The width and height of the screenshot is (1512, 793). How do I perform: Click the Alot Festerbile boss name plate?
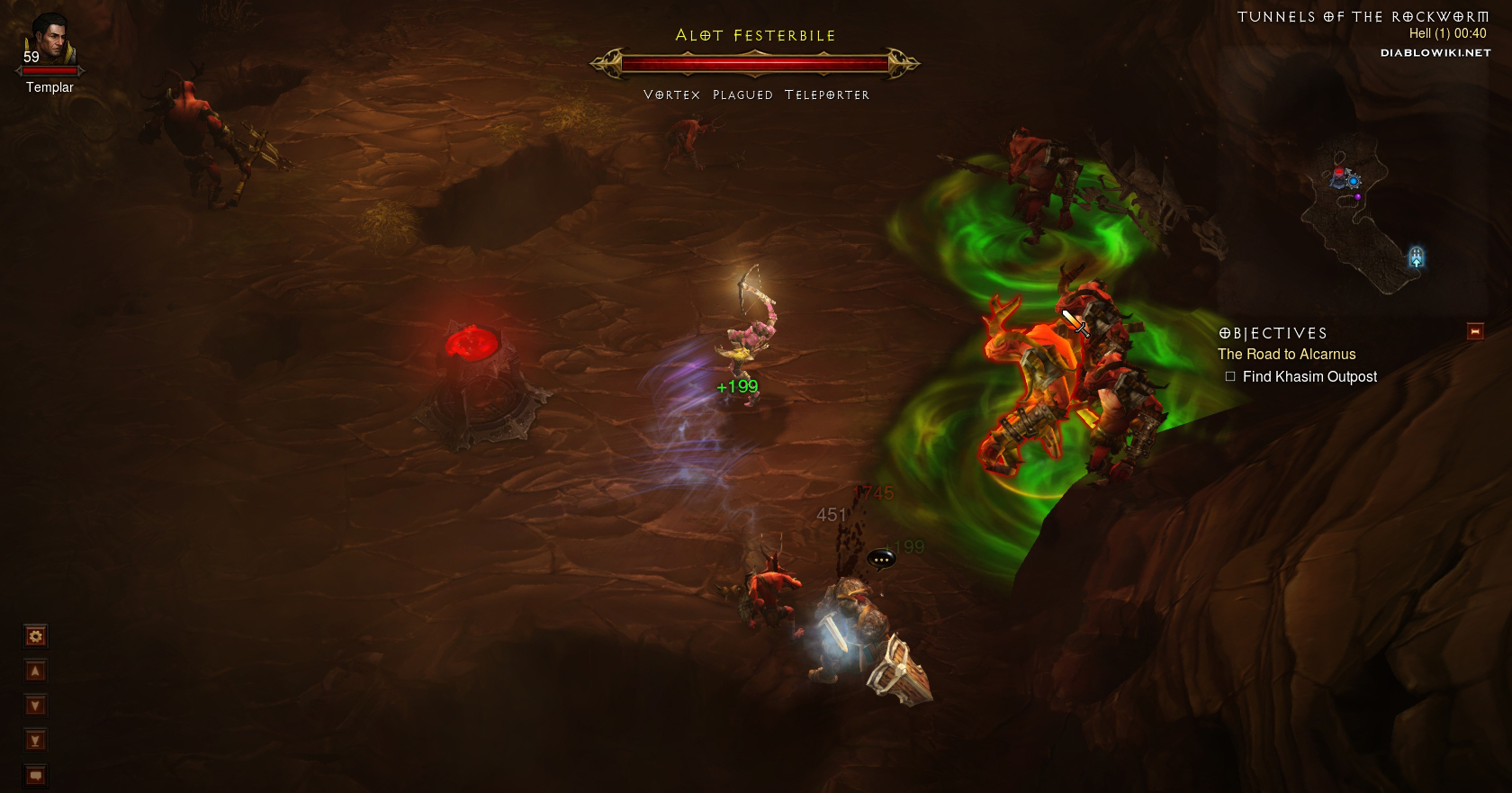pyautogui.click(x=755, y=36)
